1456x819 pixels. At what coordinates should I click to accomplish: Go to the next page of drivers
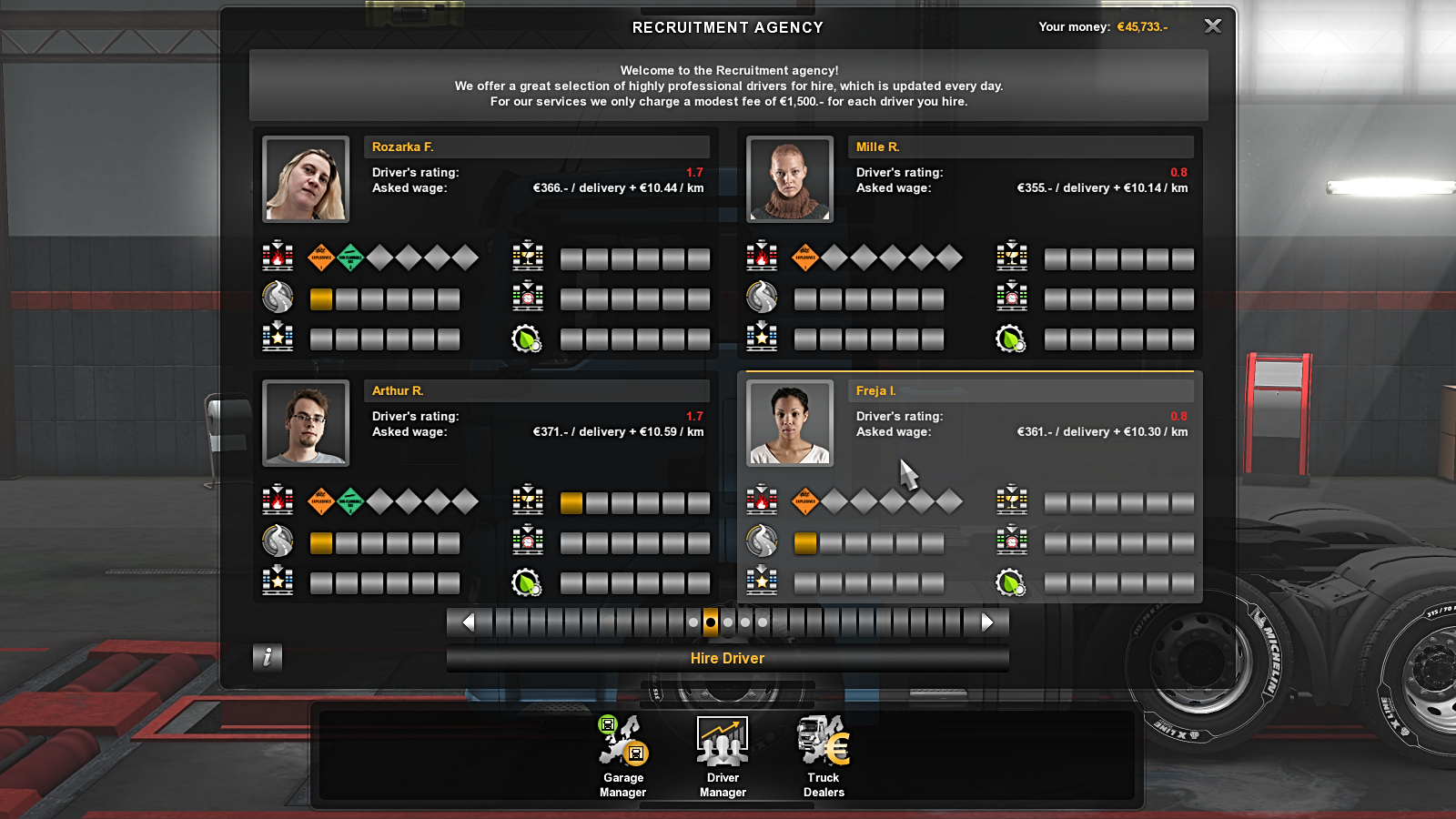pos(987,622)
